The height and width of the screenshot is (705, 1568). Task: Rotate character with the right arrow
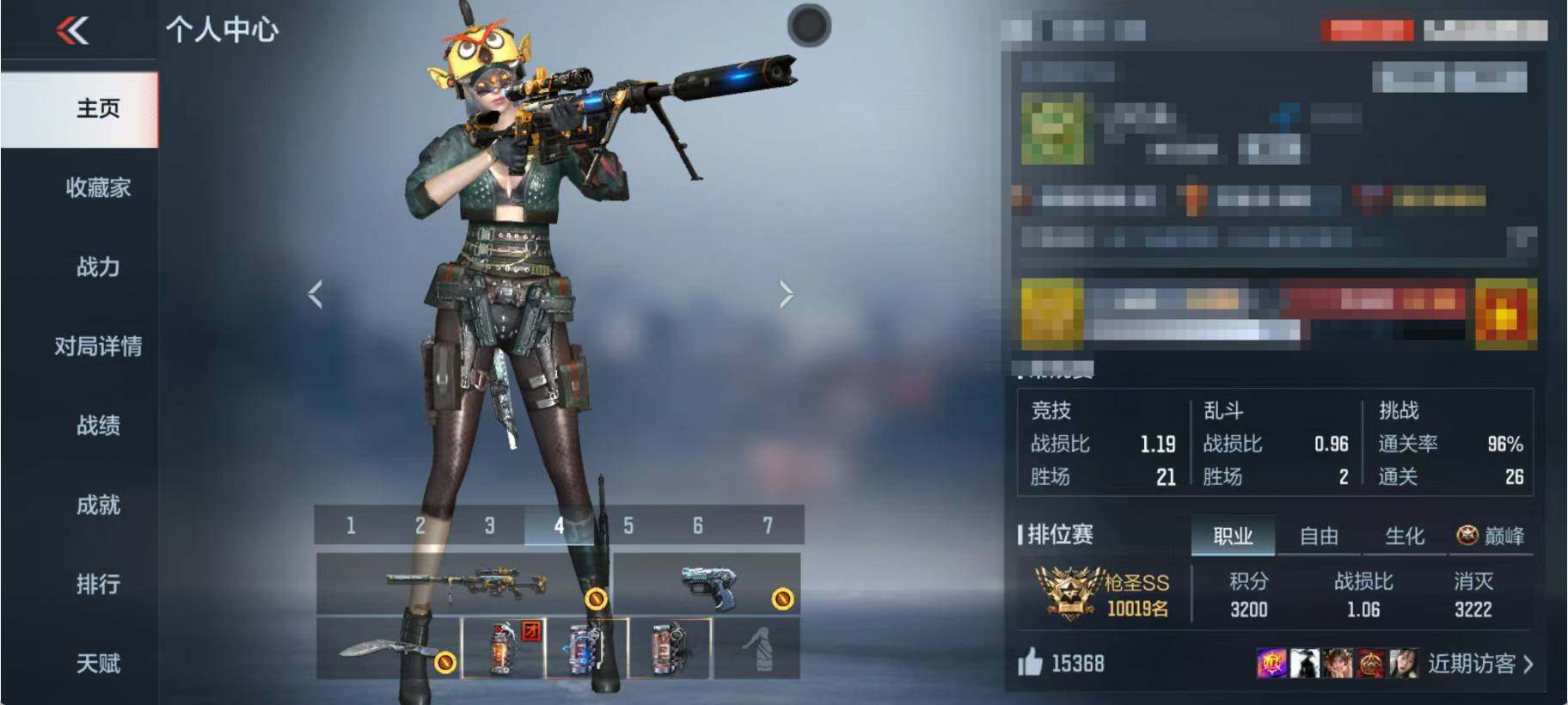(x=786, y=294)
